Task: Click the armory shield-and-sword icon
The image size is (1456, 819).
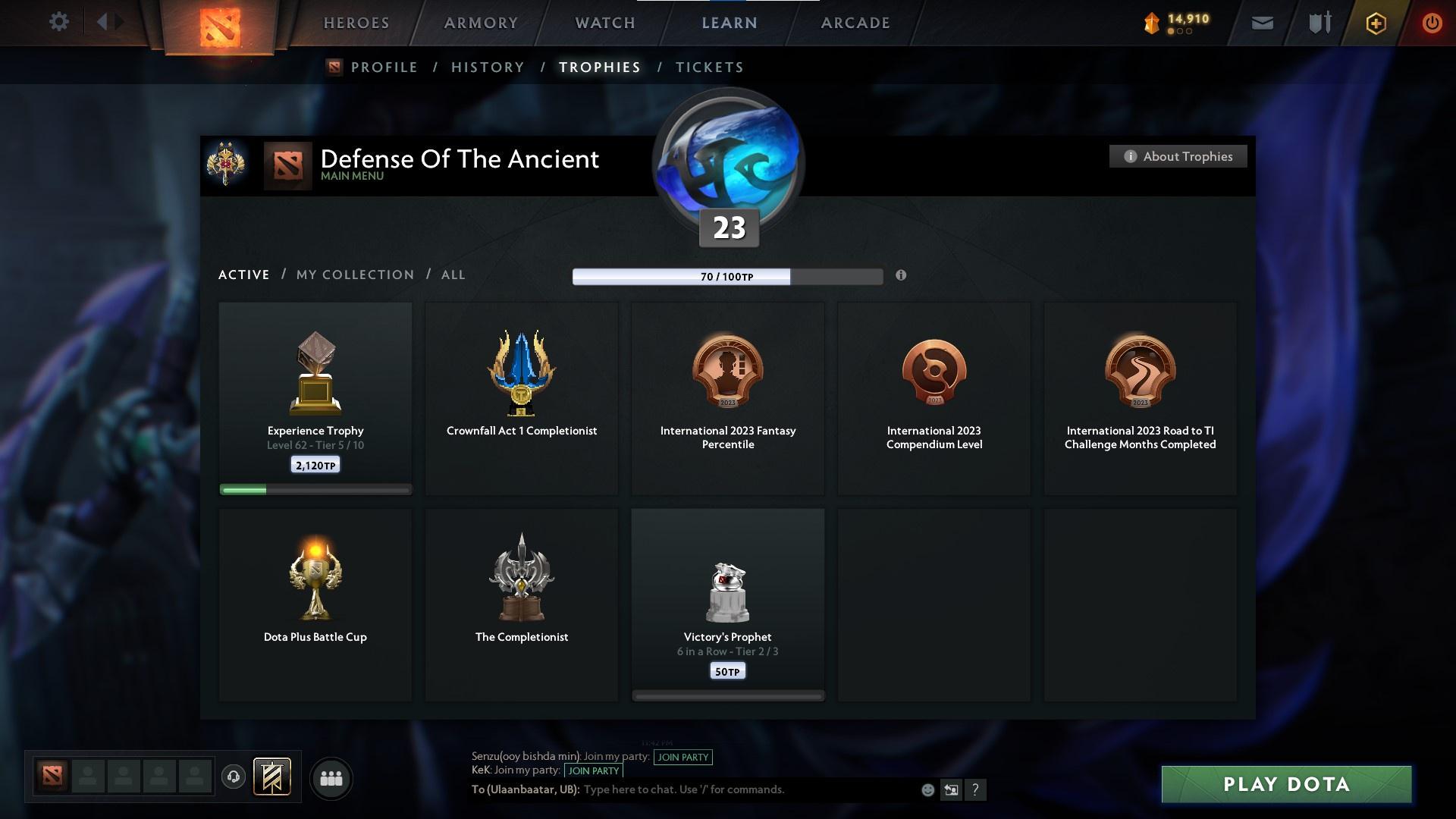Action: coord(1319,23)
